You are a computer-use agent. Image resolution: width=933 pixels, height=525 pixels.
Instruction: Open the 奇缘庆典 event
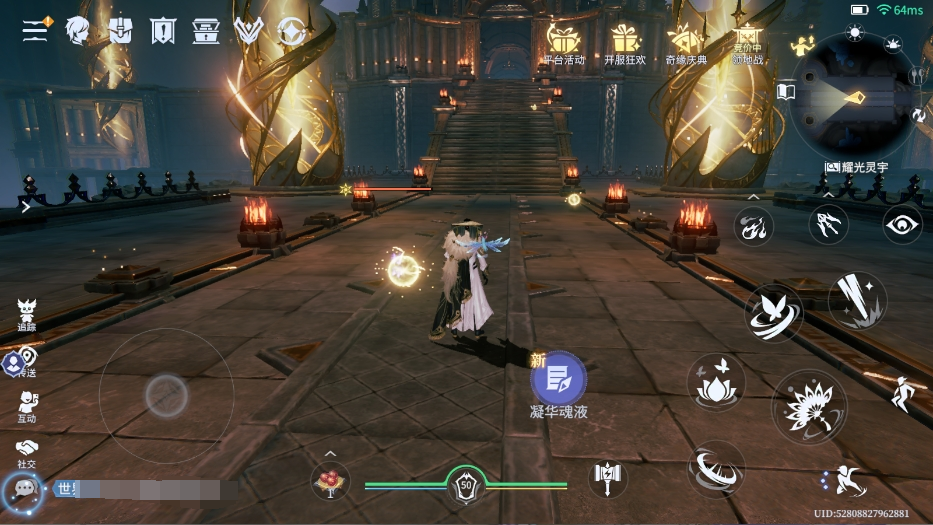click(x=687, y=43)
